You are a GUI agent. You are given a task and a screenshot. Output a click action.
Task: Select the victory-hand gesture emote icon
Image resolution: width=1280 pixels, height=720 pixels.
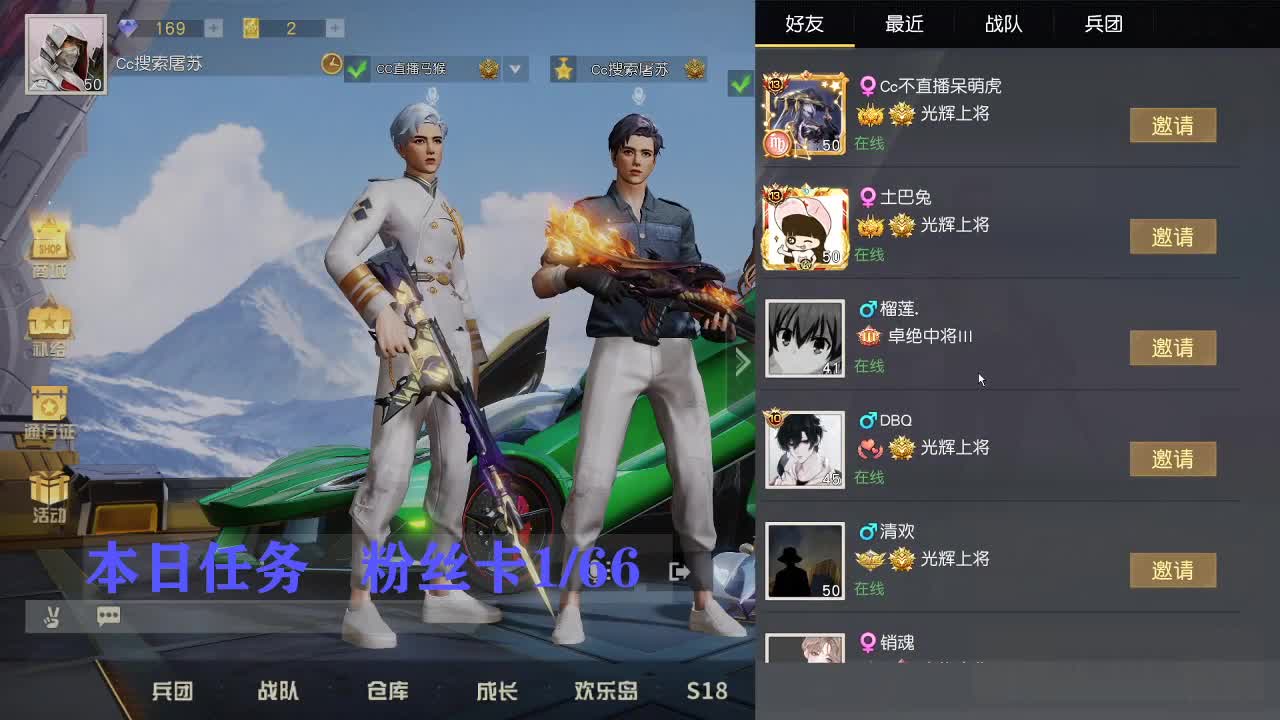(x=52, y=618)
